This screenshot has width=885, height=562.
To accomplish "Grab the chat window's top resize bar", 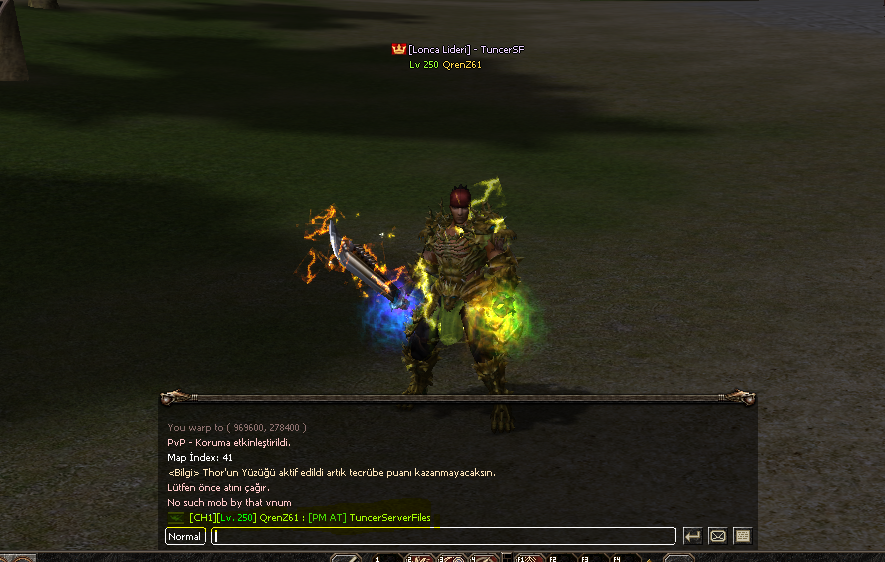I will coord(457,397).
